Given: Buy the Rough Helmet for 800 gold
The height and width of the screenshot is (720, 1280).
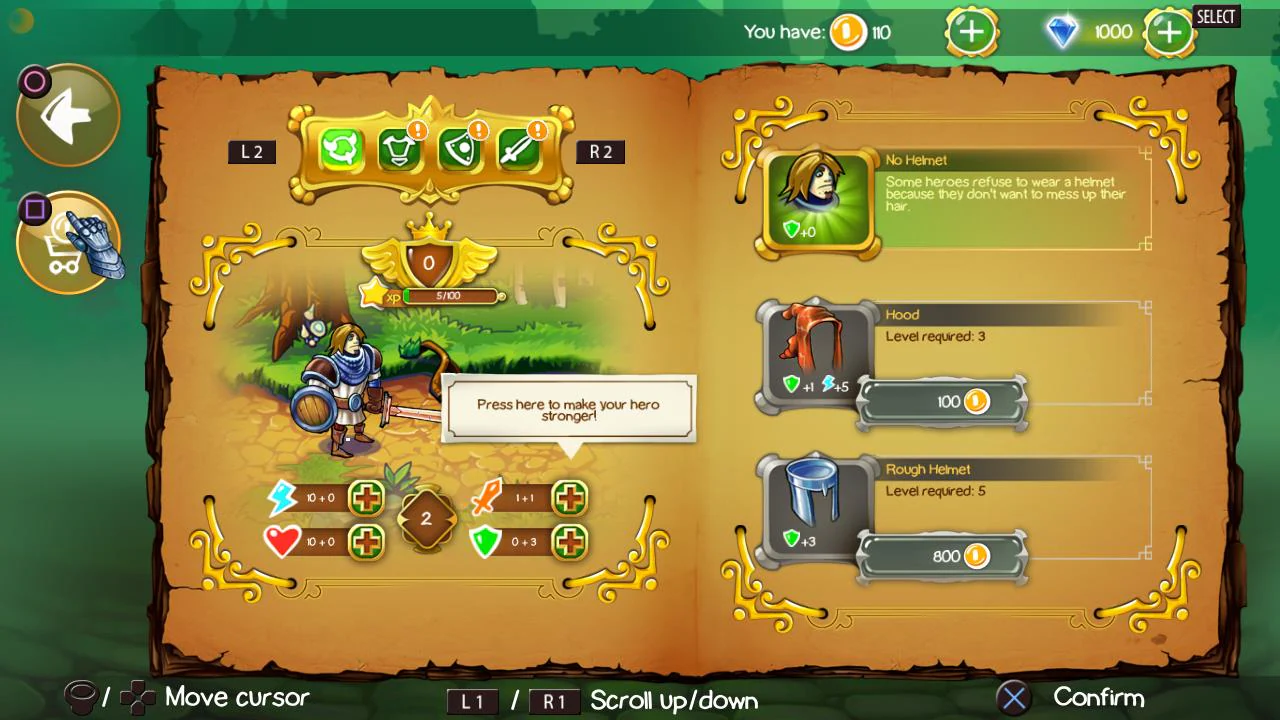Looking at the screenshot, I should pos(940,556).
